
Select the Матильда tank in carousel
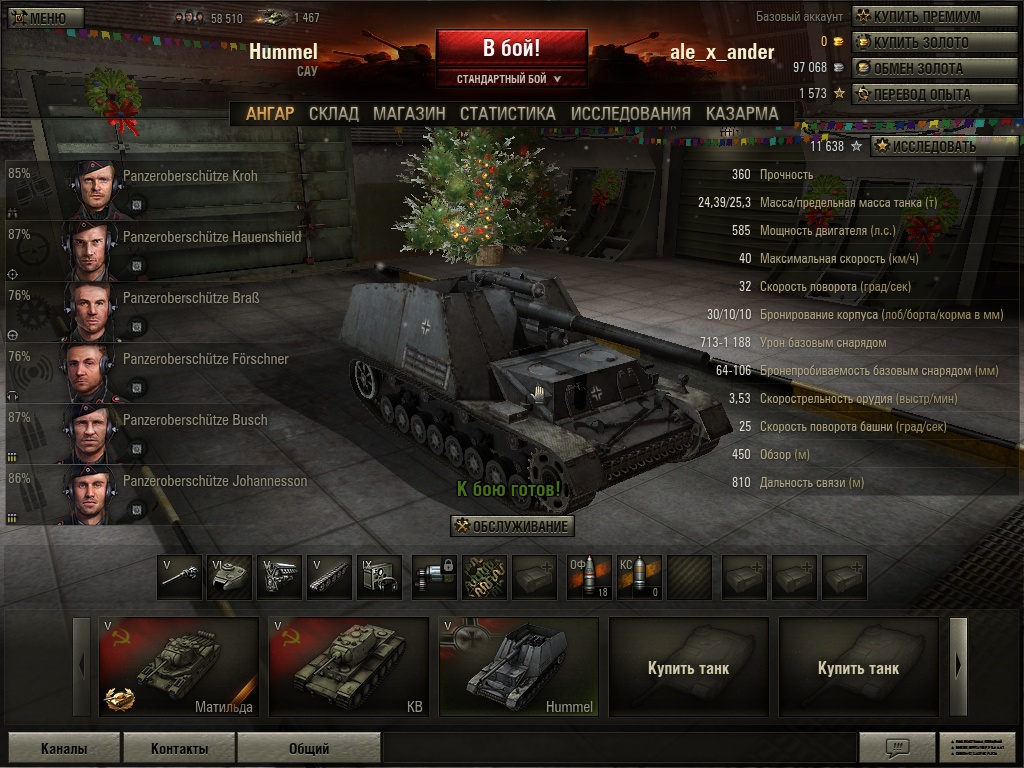(x=179, y=667)
